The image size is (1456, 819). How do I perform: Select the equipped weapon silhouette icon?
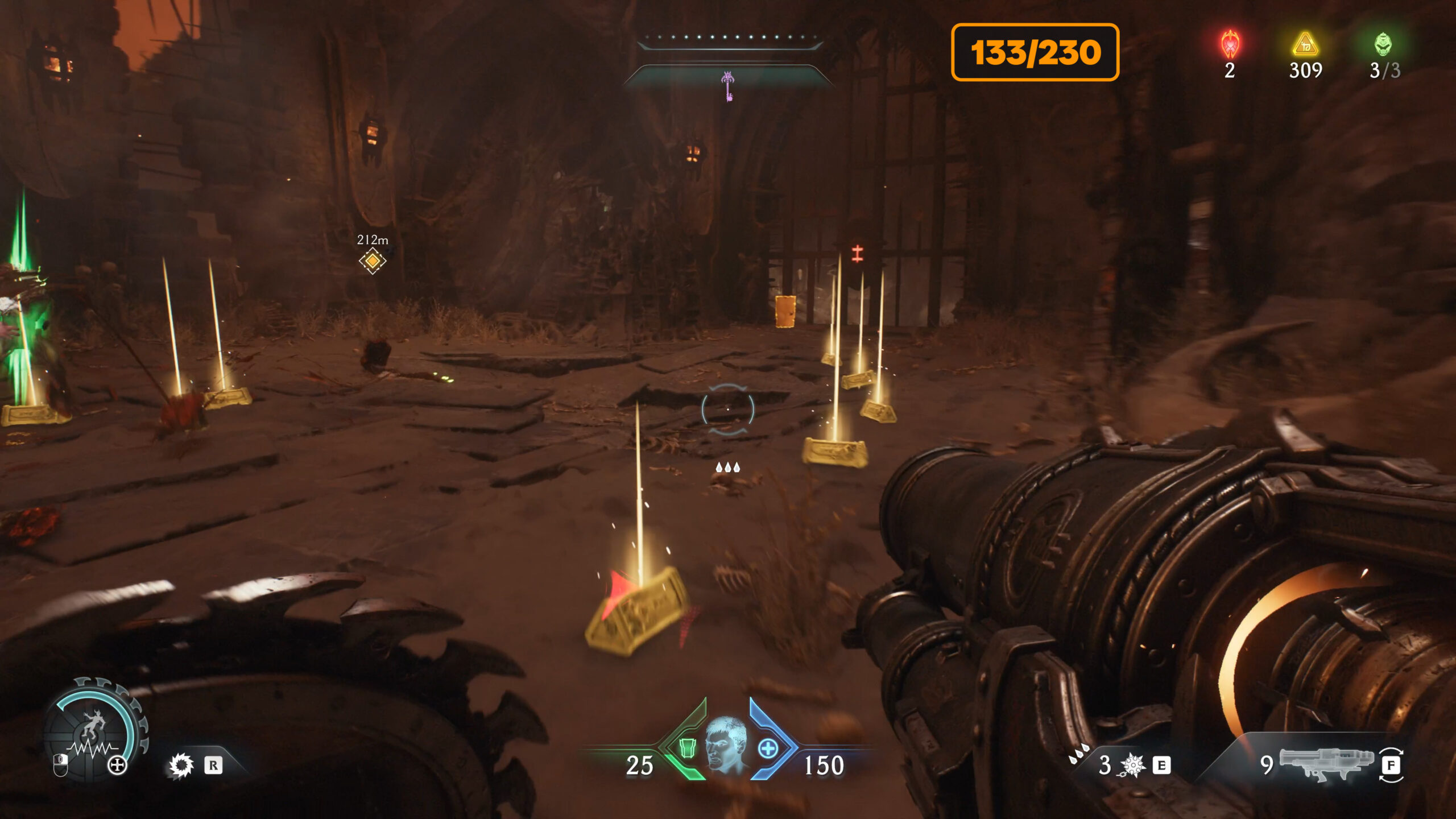click(x=1326, y=763)
